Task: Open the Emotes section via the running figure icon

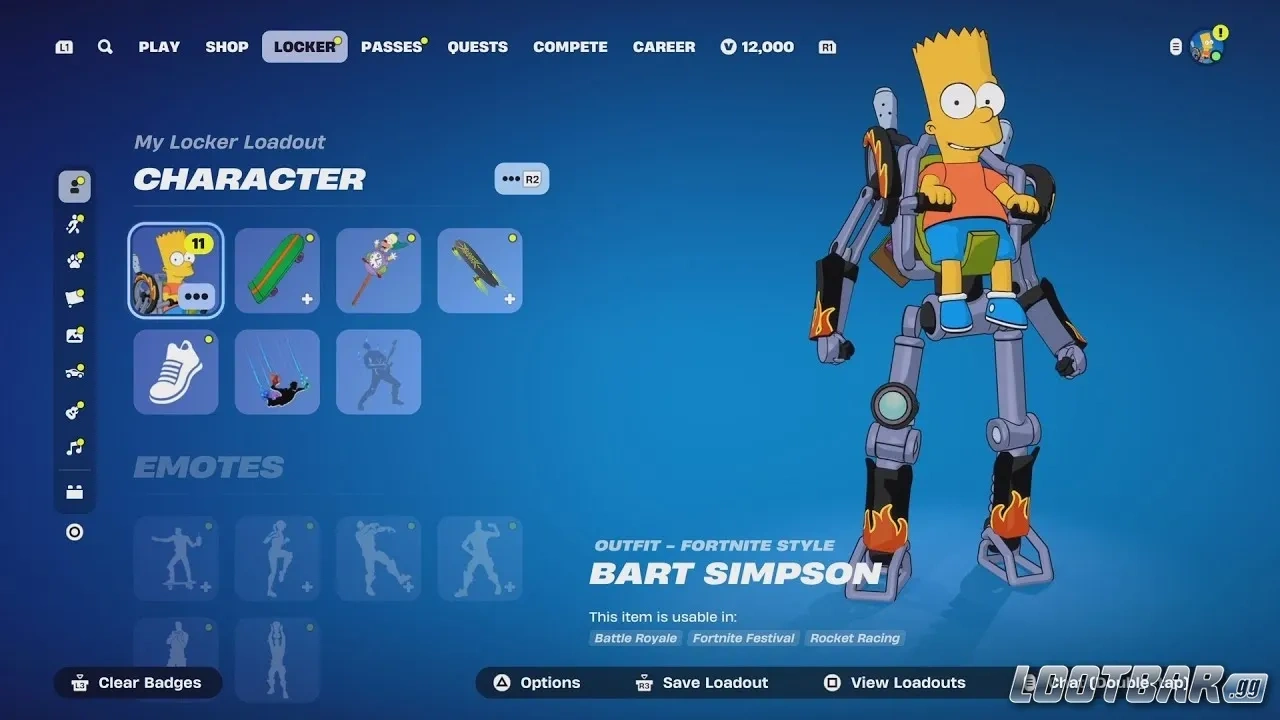Action: point(75,223)
